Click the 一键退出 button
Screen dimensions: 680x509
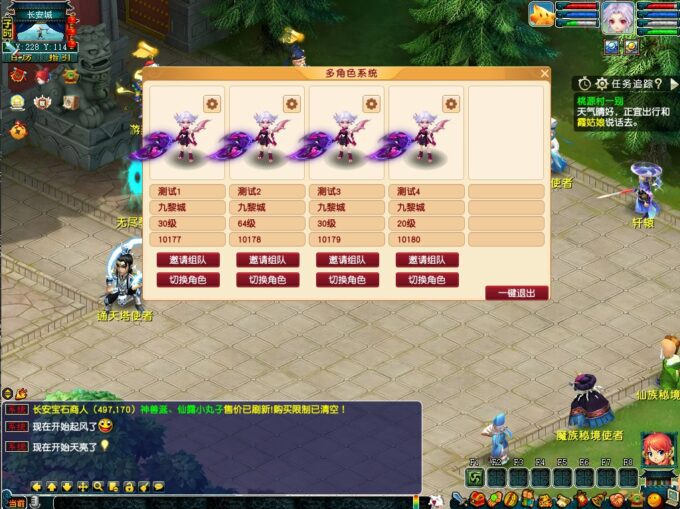click(x=516, y=293)
